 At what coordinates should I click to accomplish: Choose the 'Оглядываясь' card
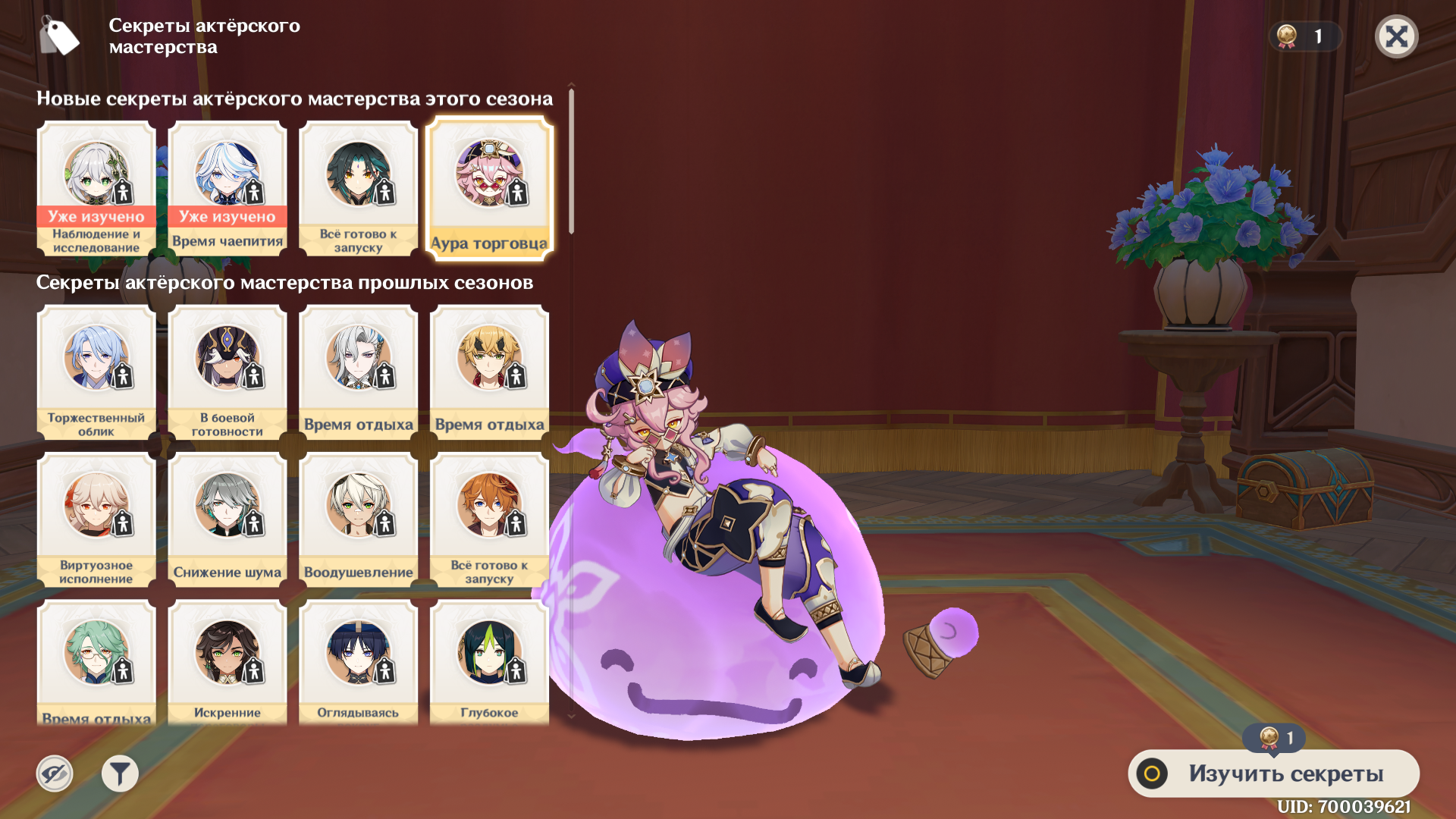point(359,662)
